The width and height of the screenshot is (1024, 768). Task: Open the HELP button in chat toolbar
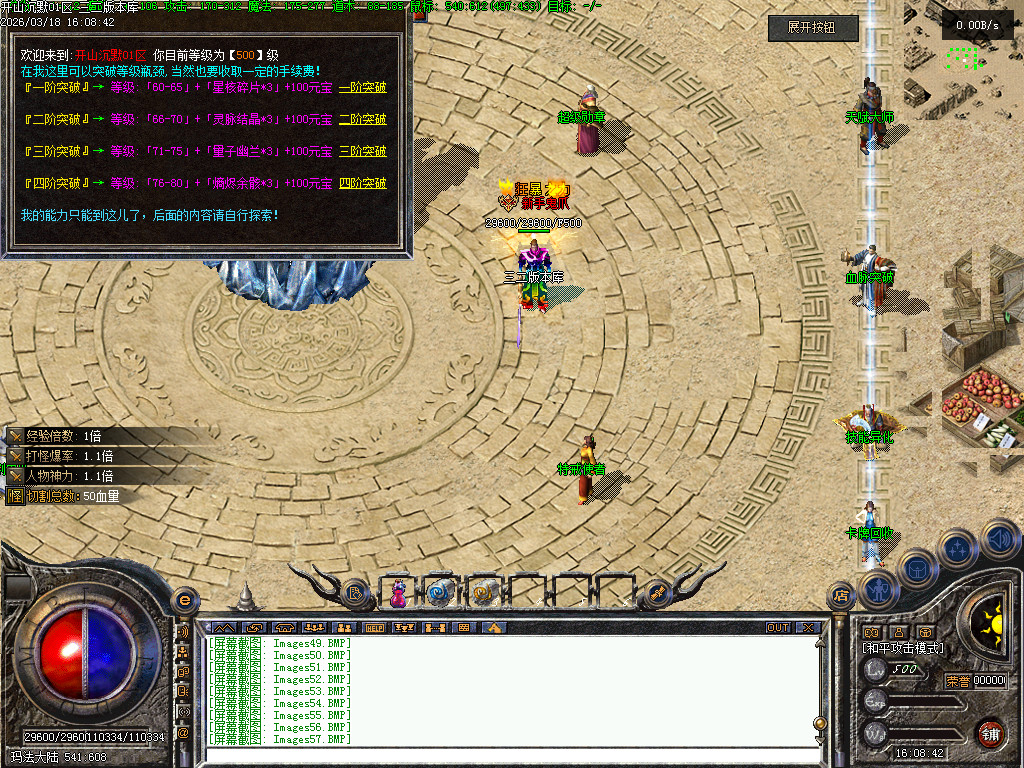375,628
